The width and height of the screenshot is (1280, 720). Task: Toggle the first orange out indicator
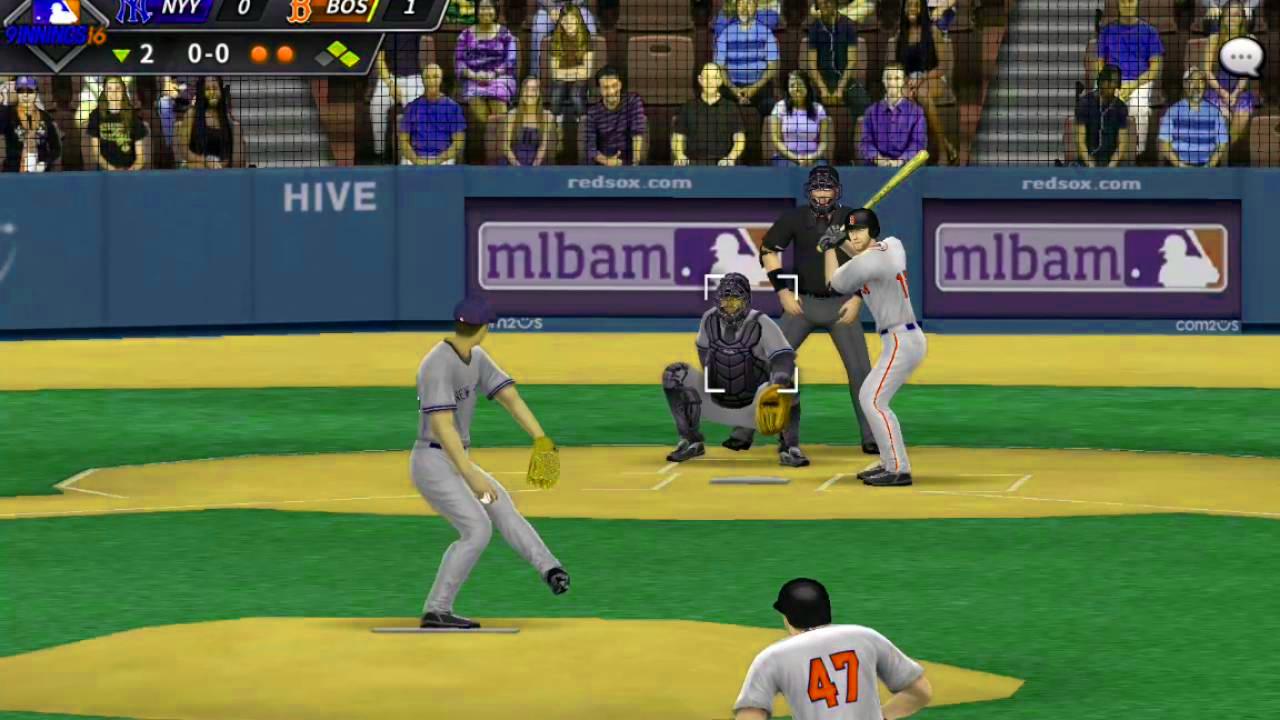click(260, 55)
